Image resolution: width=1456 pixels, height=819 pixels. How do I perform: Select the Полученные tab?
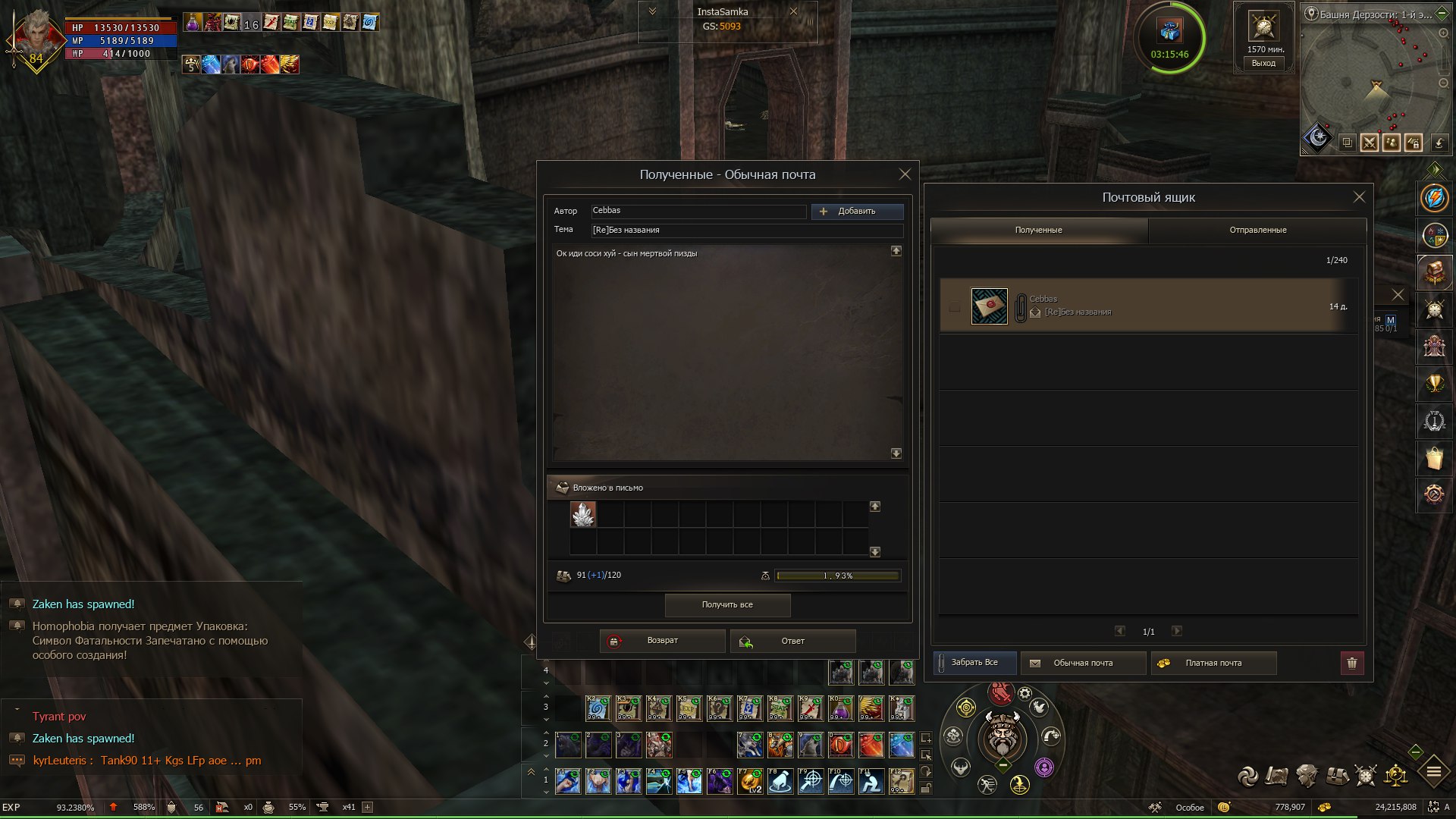coord(1038,231)
